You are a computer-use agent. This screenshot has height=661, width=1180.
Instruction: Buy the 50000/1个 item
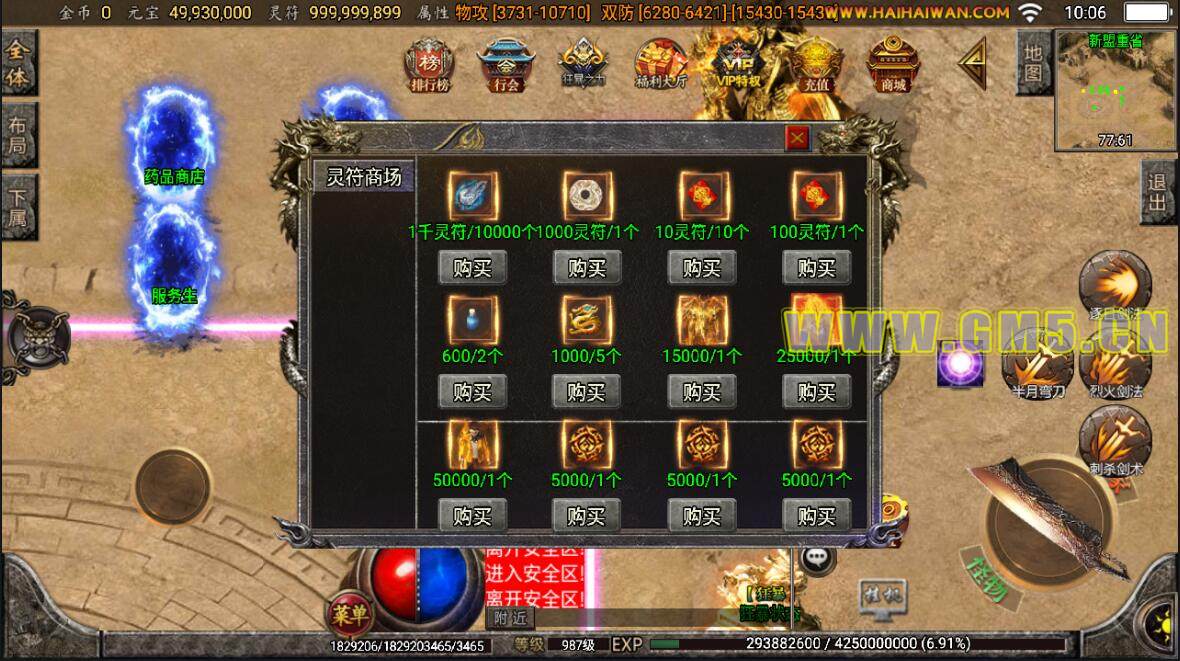click(472, 516)
